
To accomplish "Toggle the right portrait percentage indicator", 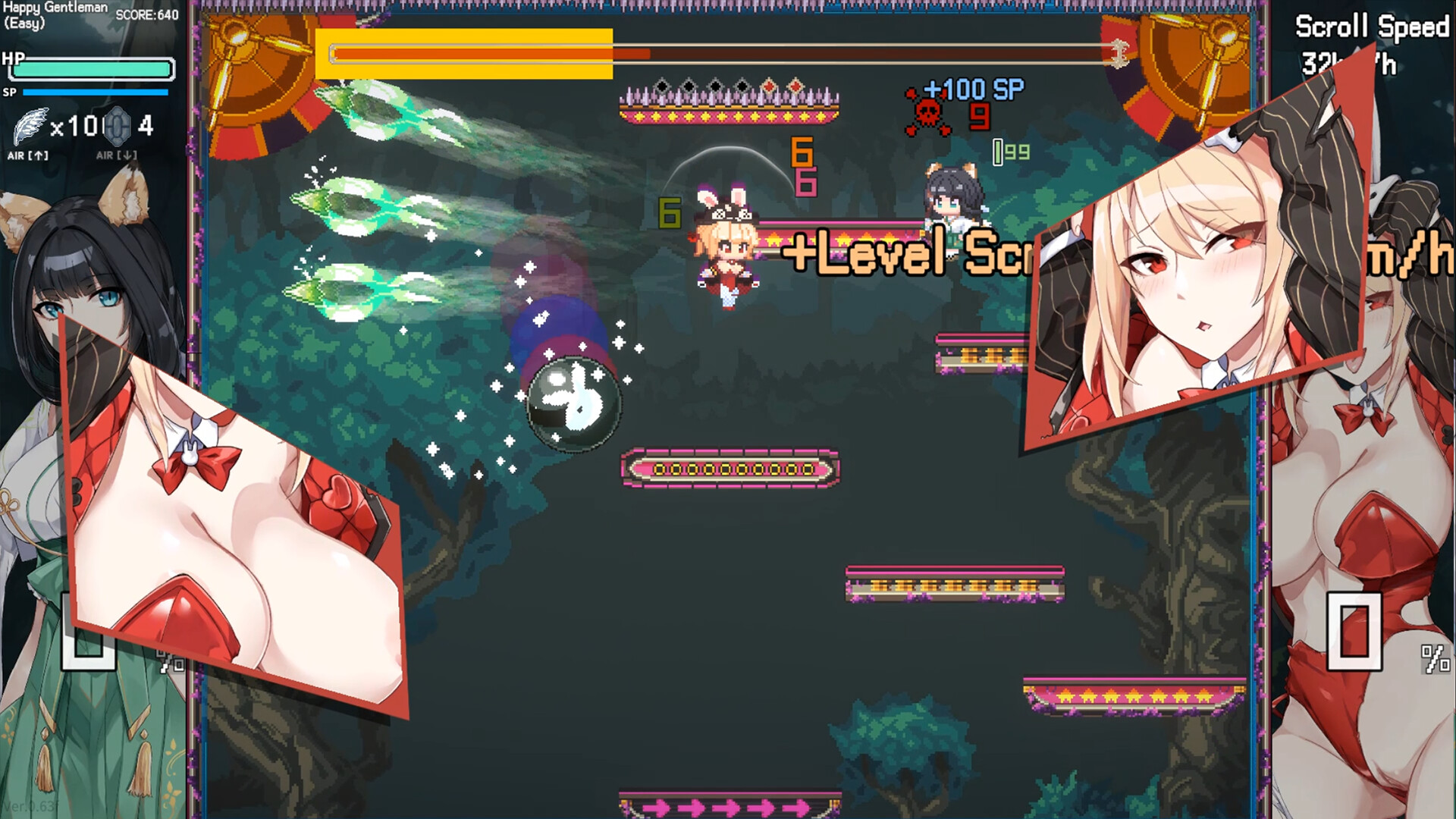I will (1436, 660).
